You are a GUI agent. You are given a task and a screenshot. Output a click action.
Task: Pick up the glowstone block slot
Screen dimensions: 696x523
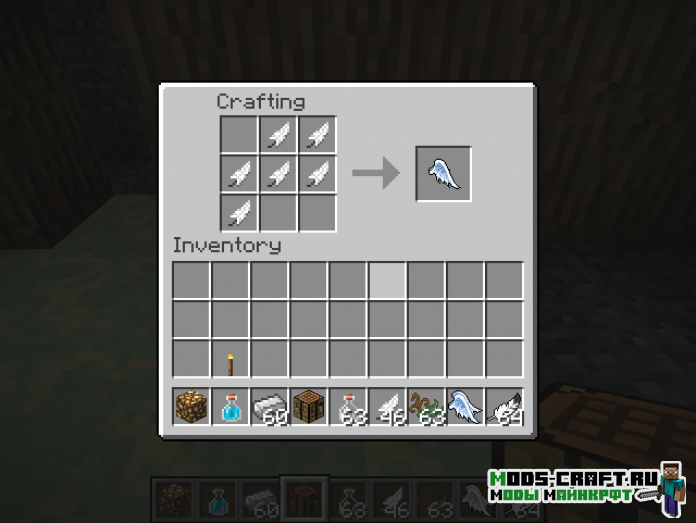(191, 408)
